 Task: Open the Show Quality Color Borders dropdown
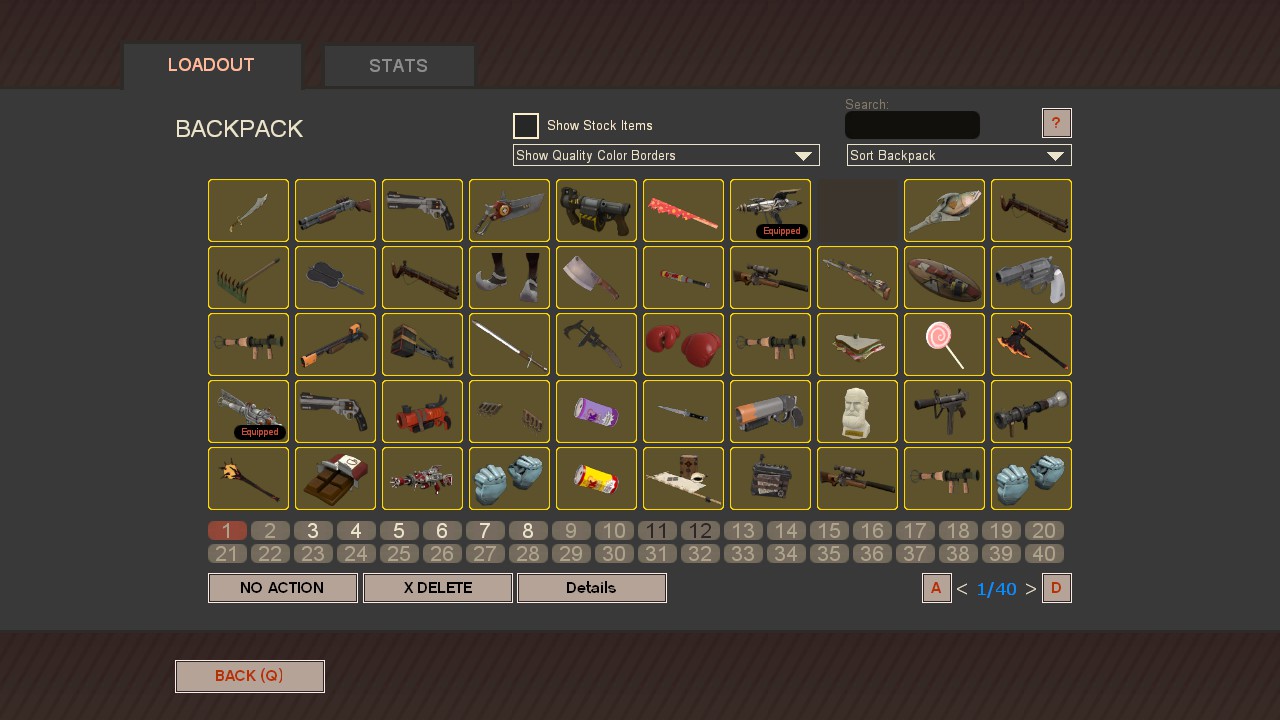666,156
